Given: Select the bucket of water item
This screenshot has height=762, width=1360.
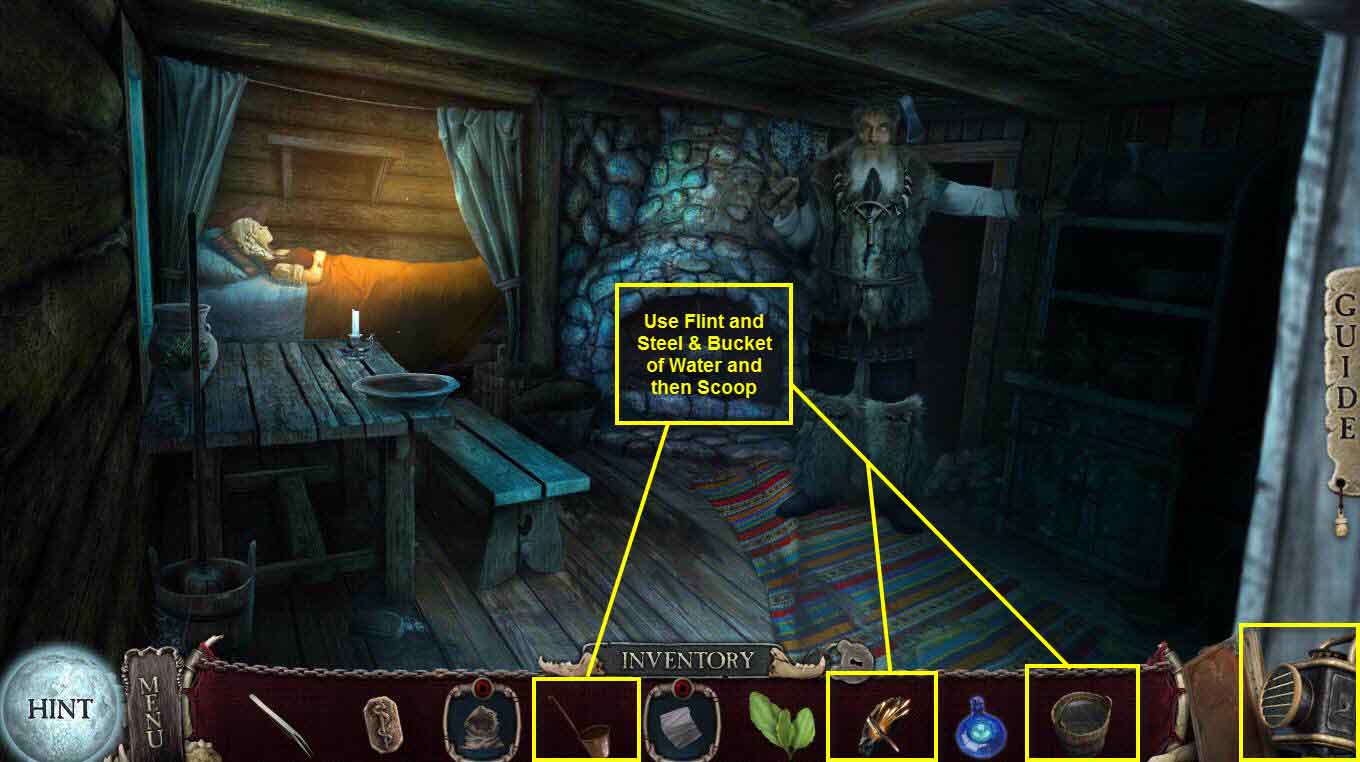Looking at the screenshot, I should pyautogui.click(x=1081, y=719).
